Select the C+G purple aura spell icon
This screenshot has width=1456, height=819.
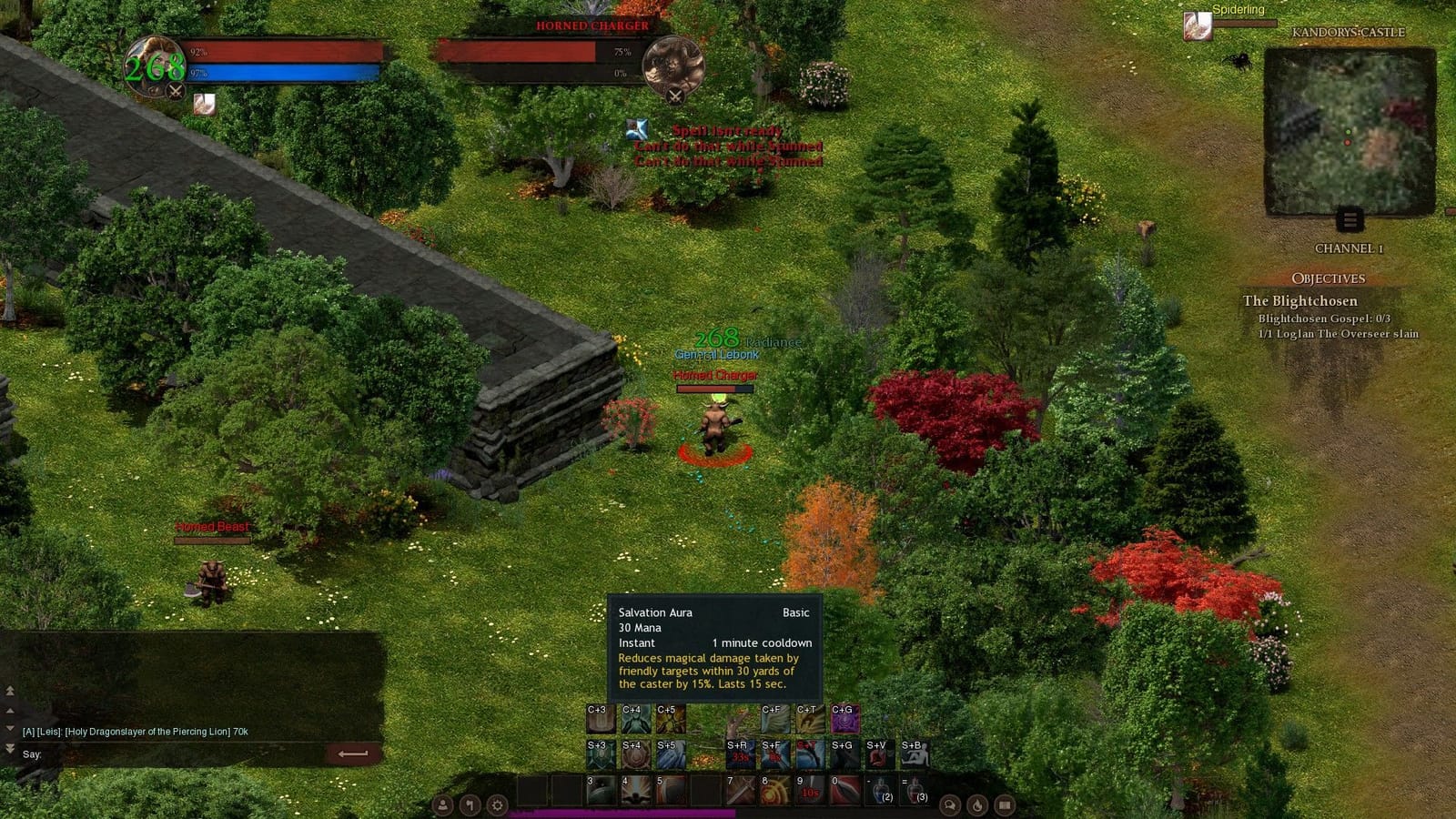coord(846,718)
